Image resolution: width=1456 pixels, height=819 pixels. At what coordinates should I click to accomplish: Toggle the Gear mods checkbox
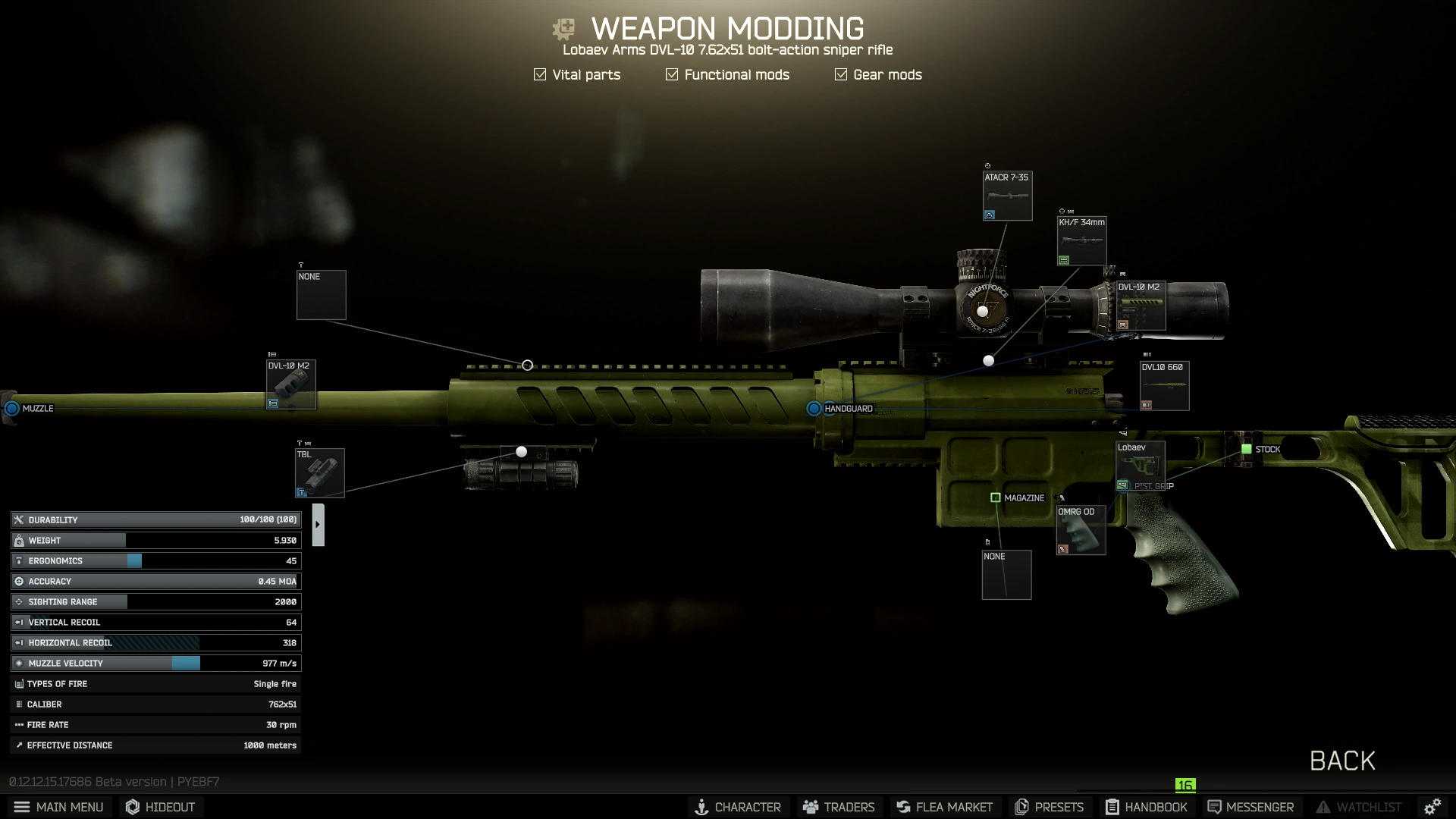[x=841, y=74]
